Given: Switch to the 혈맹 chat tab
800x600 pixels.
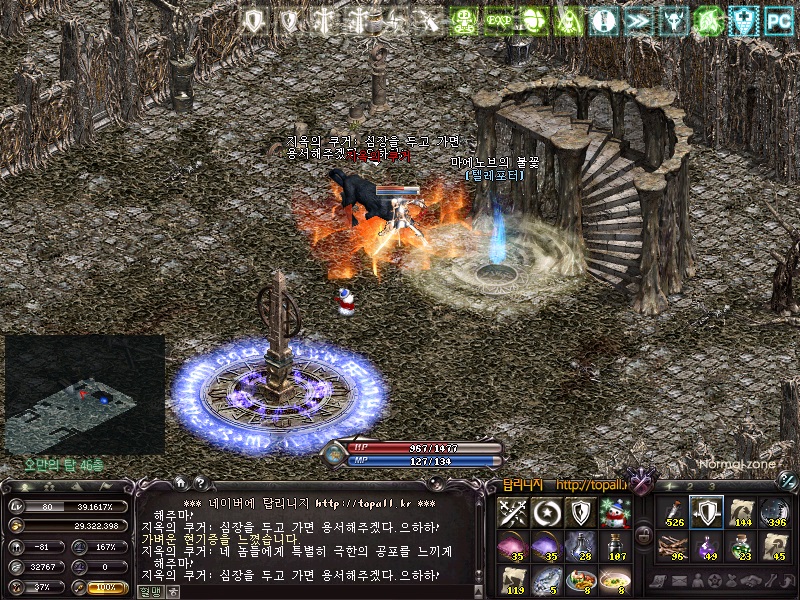Looking at the screenshot, I should coord(148,591).
